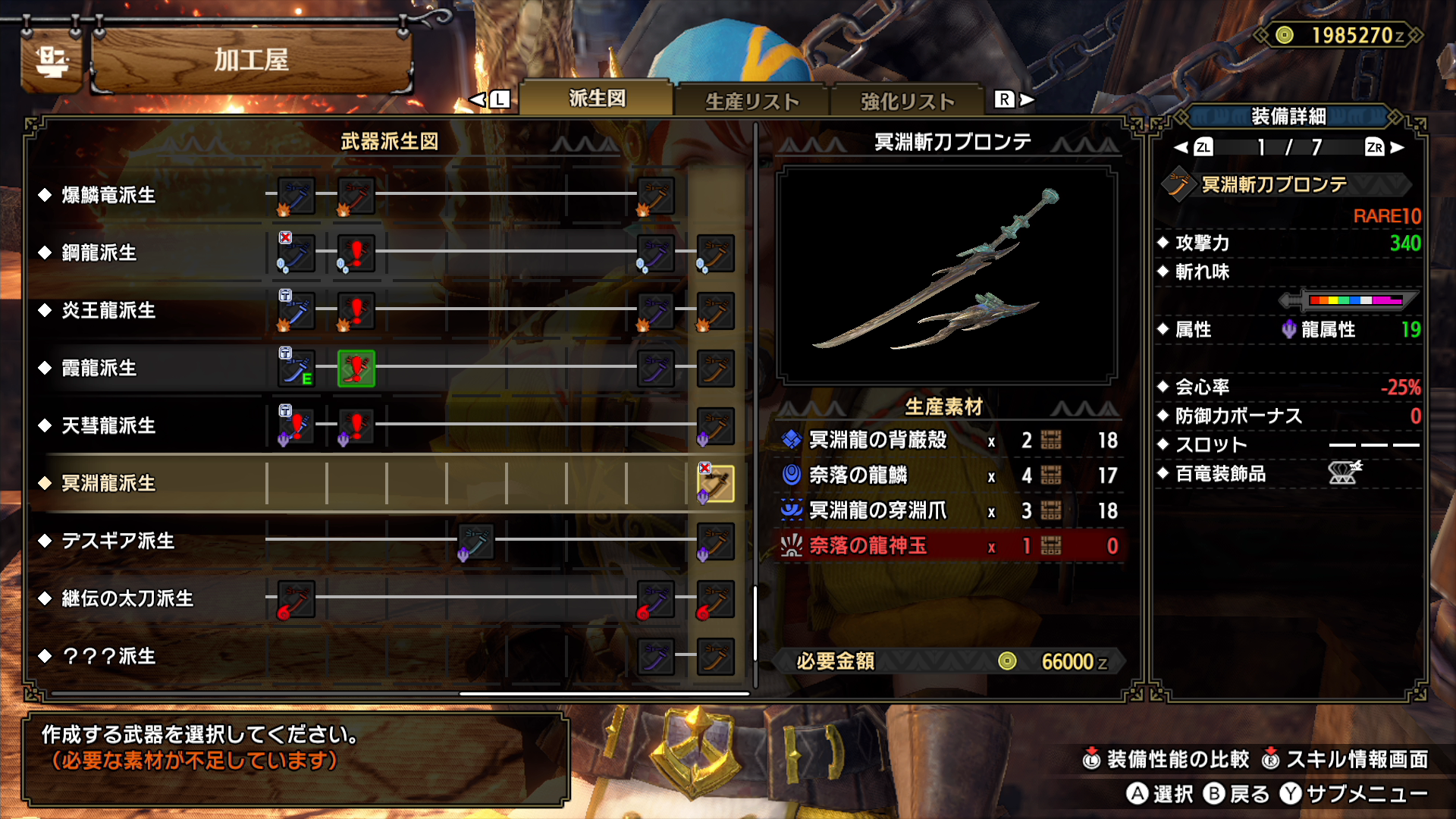Choose the 冥淵龍派生 tree label
The width and height of the screenshot is (1456, 819).
108,484
